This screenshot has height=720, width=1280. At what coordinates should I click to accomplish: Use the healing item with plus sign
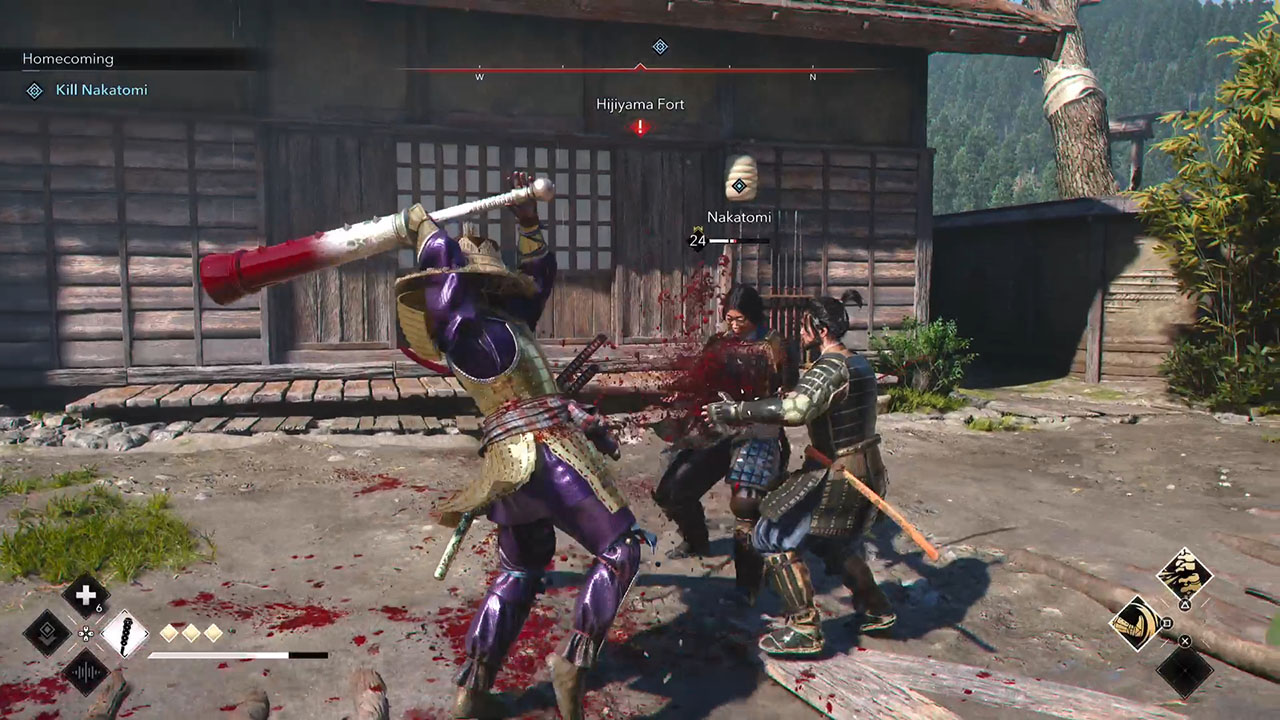pos(86,596)
